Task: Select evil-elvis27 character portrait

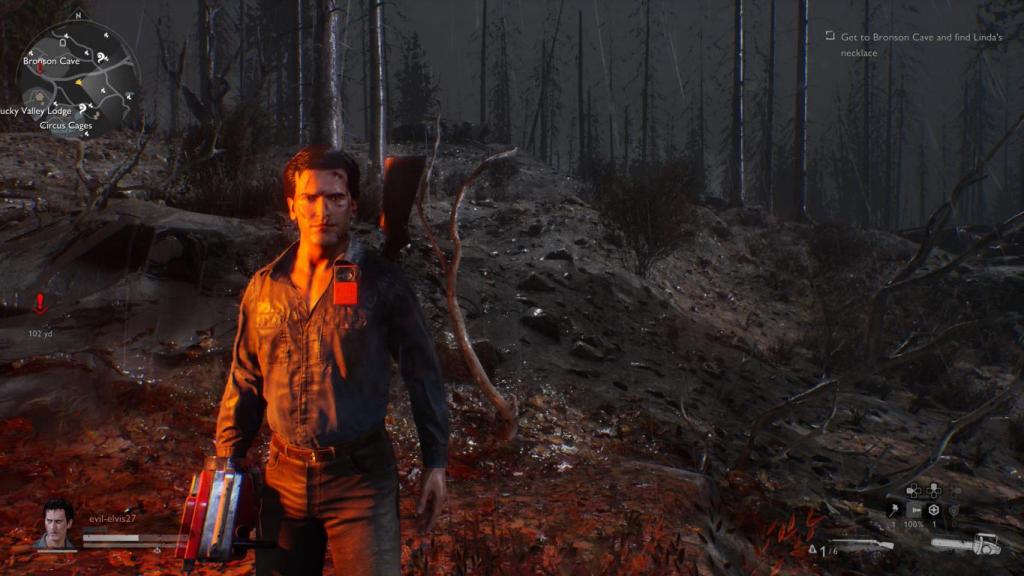Action: click(x=58, y=524)
